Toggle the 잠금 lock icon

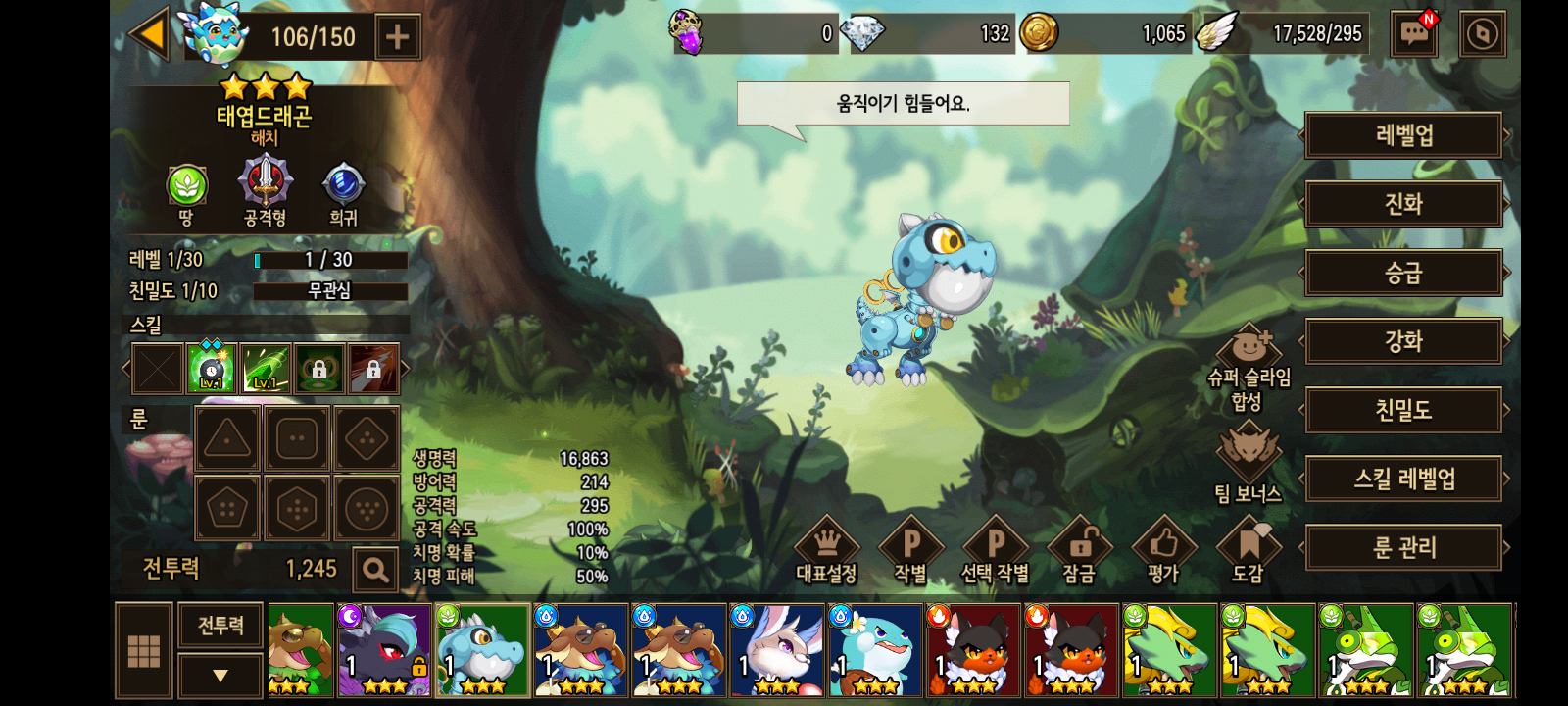(x=1079, y=549)
